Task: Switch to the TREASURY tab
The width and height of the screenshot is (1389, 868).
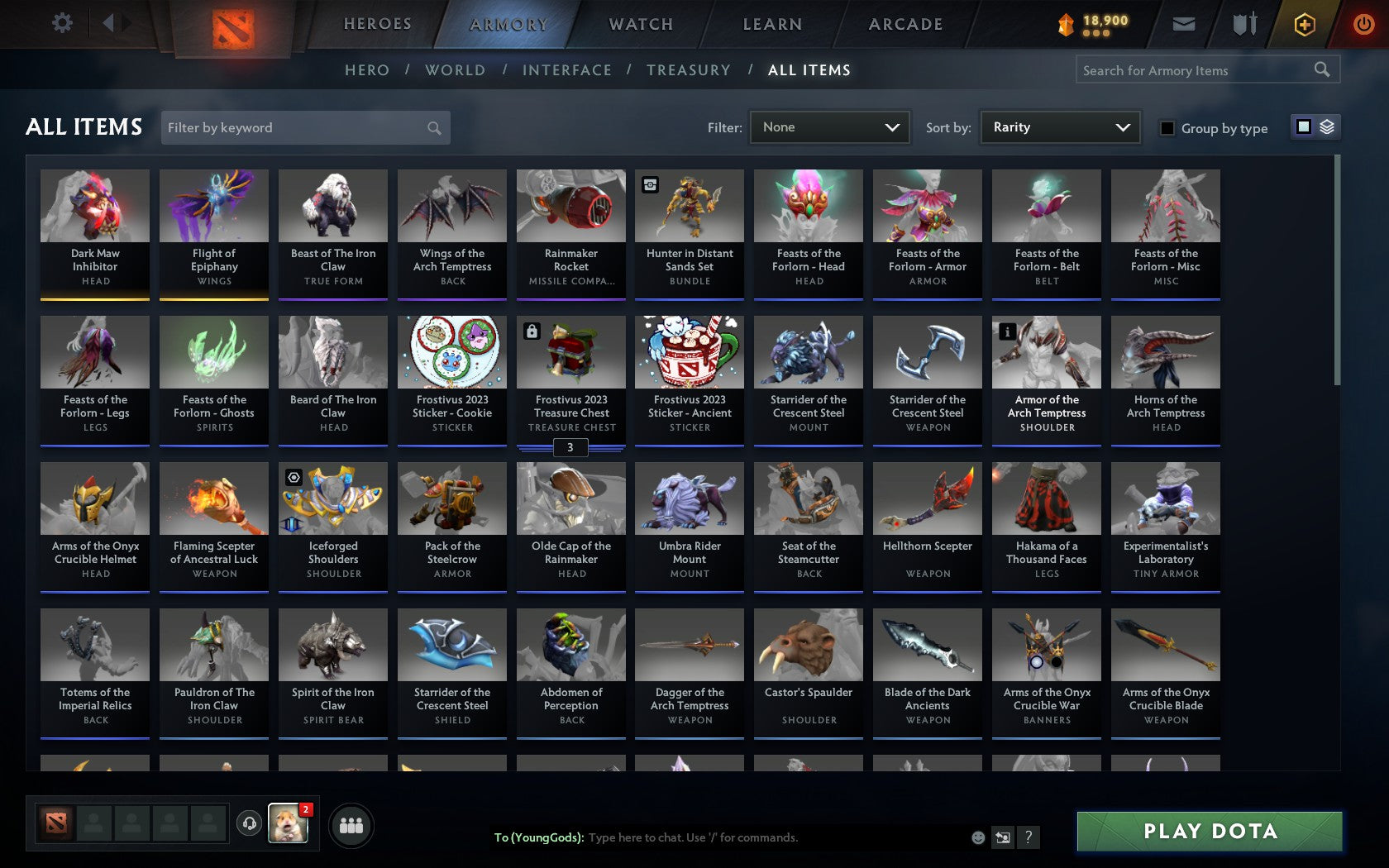Action: click(689, 70)
